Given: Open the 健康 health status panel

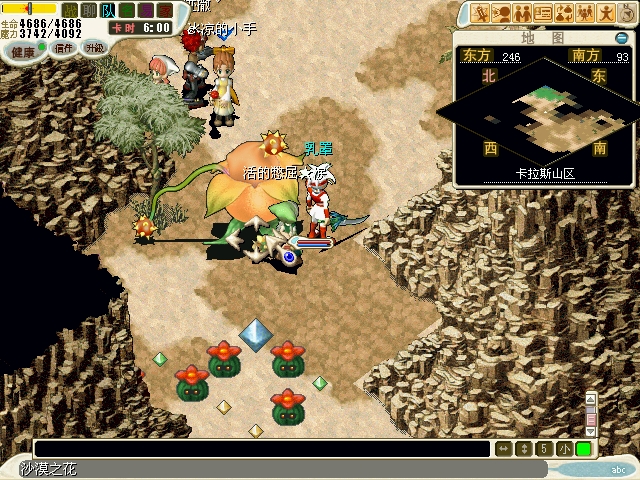Looking at the screenshot, I should pyautogui.click(x=22, y=50).
